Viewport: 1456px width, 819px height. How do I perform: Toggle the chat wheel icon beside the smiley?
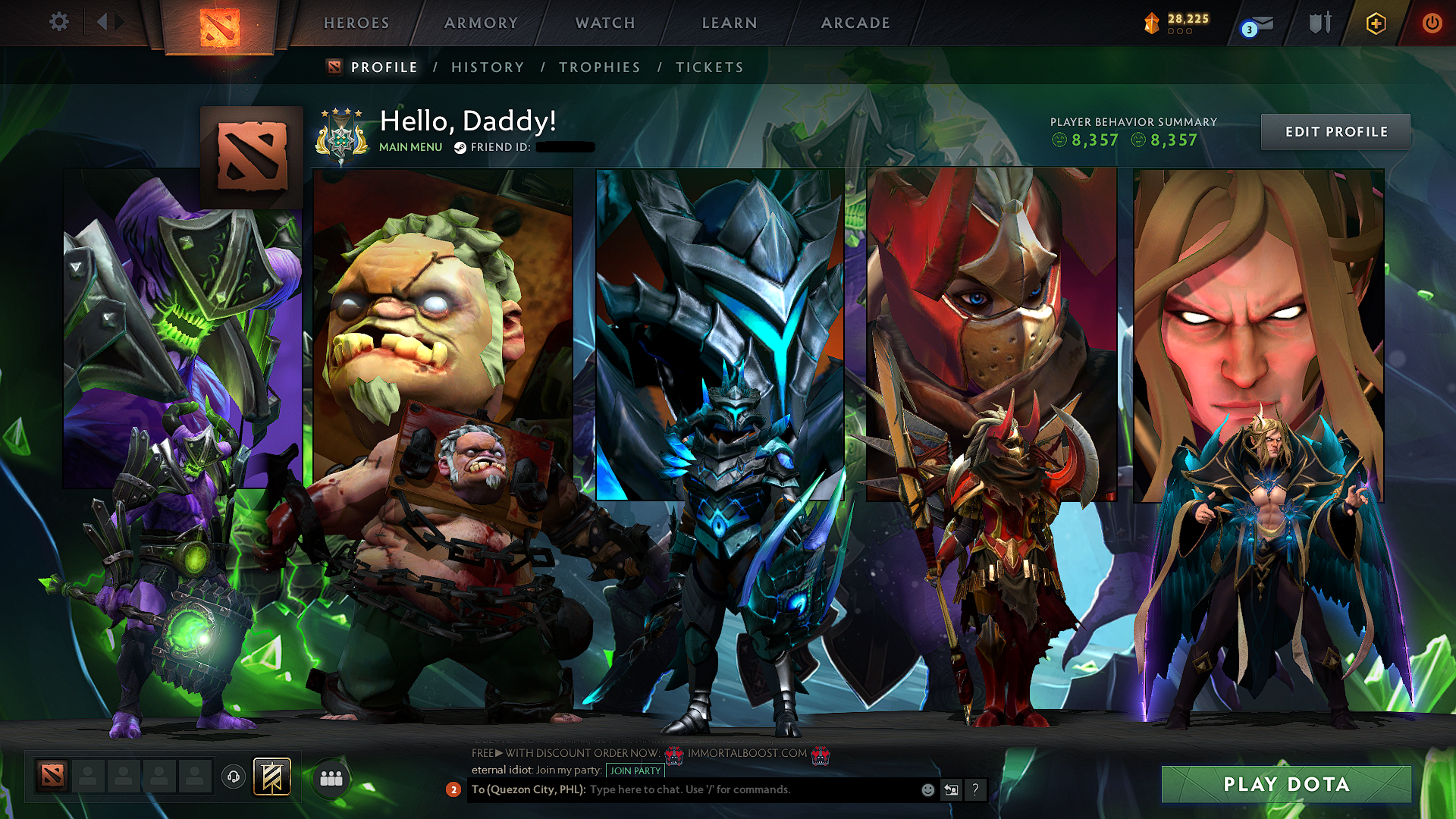pos(951,789)
